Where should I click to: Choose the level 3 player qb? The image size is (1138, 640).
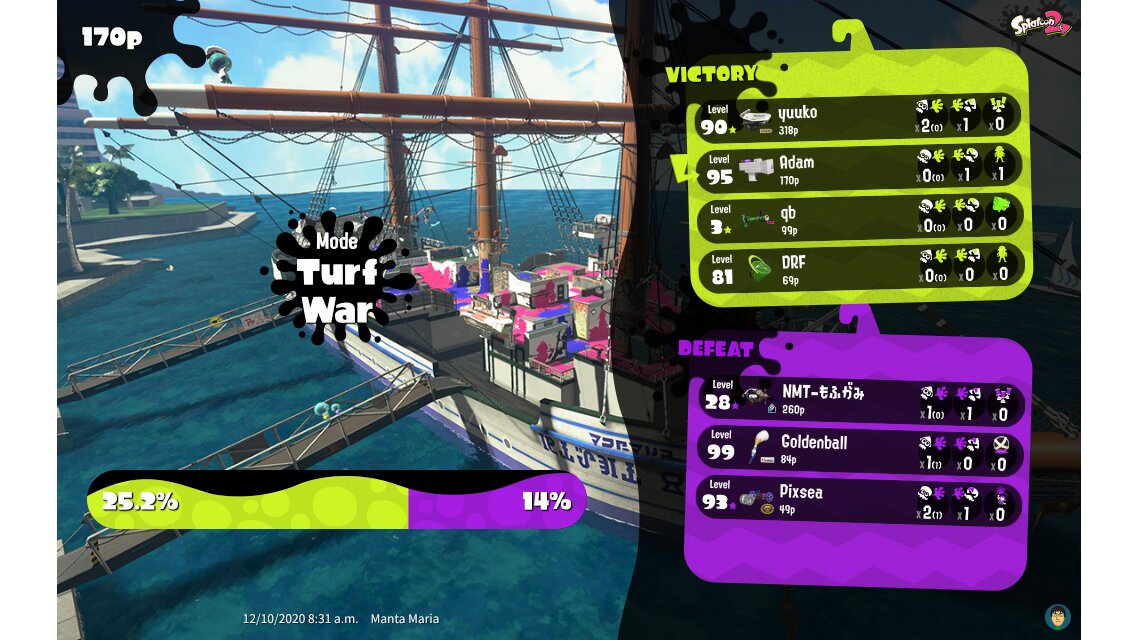pyautogui.click(x=858, y=218)
